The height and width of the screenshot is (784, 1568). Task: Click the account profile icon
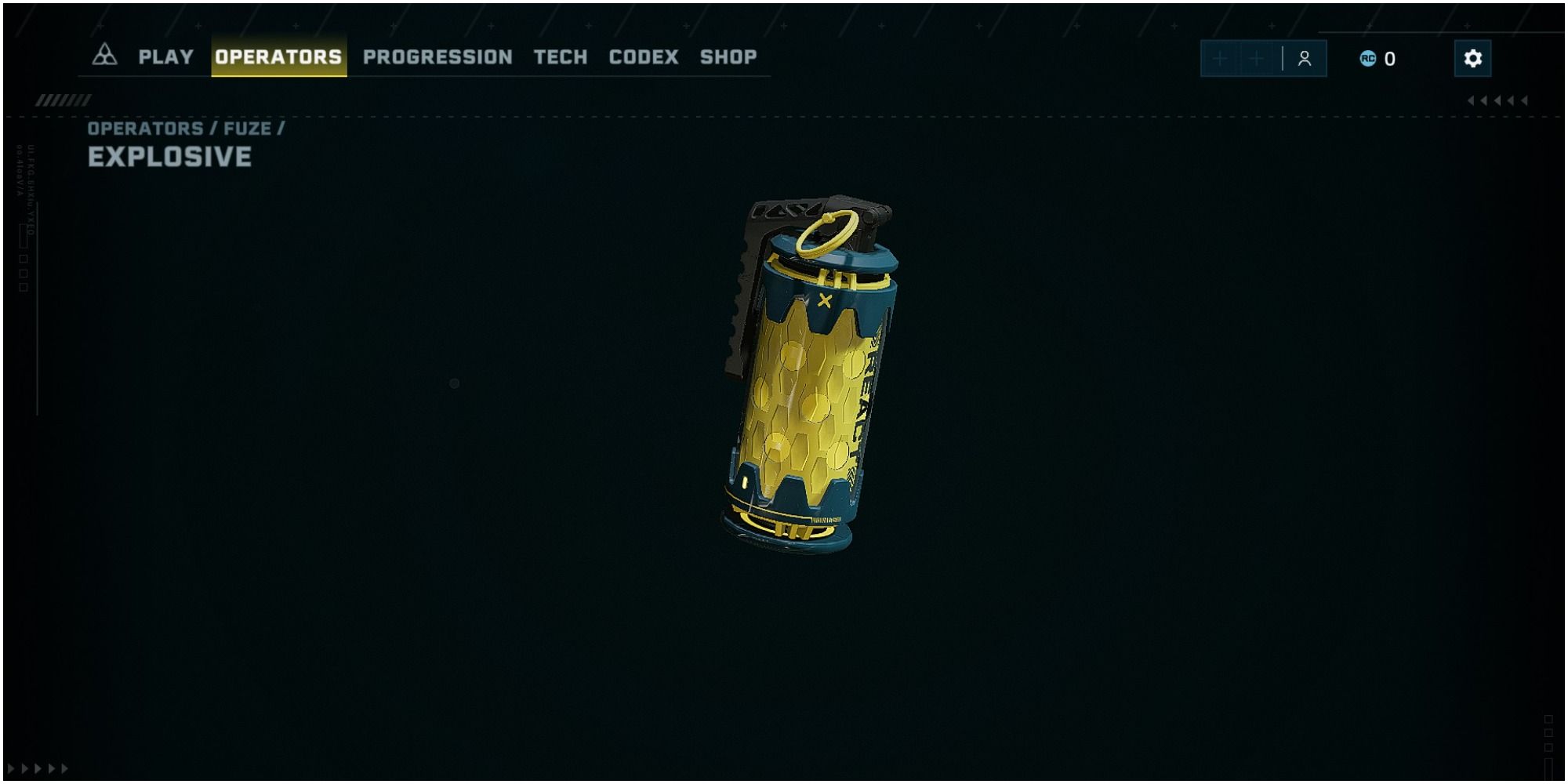pyautogui.click(x=1304, y=57)
